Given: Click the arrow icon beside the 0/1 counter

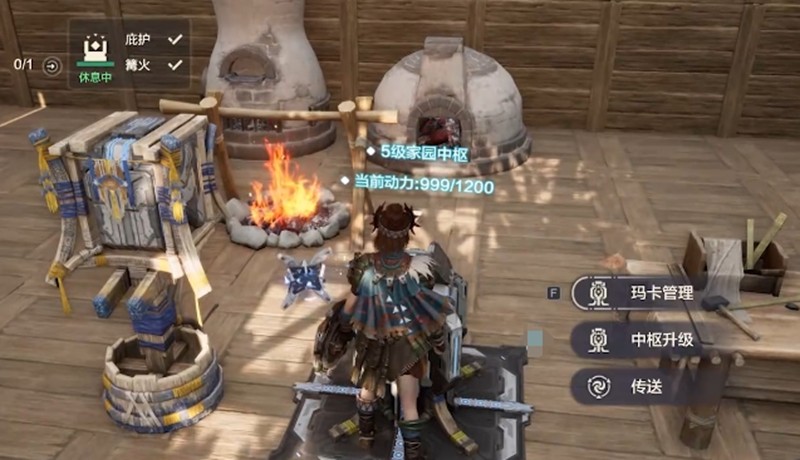Looking at the screenshot, I should click(52, 66).
